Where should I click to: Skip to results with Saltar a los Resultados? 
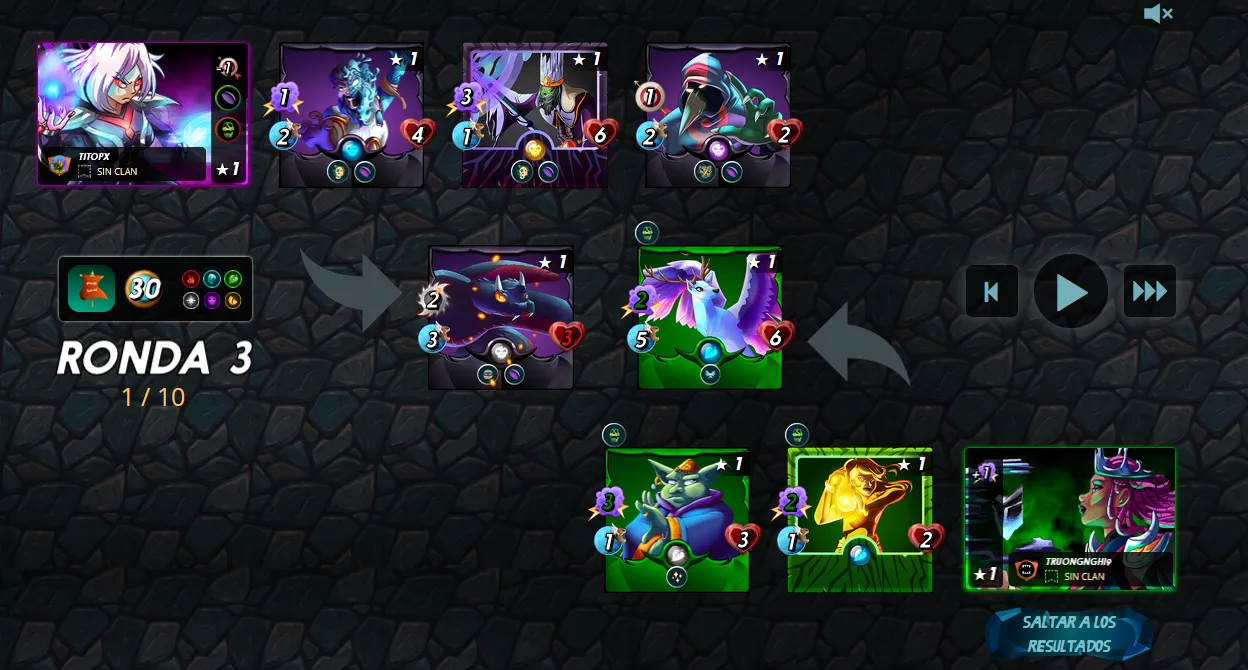pyautogui.click(x=1069, y=634)
